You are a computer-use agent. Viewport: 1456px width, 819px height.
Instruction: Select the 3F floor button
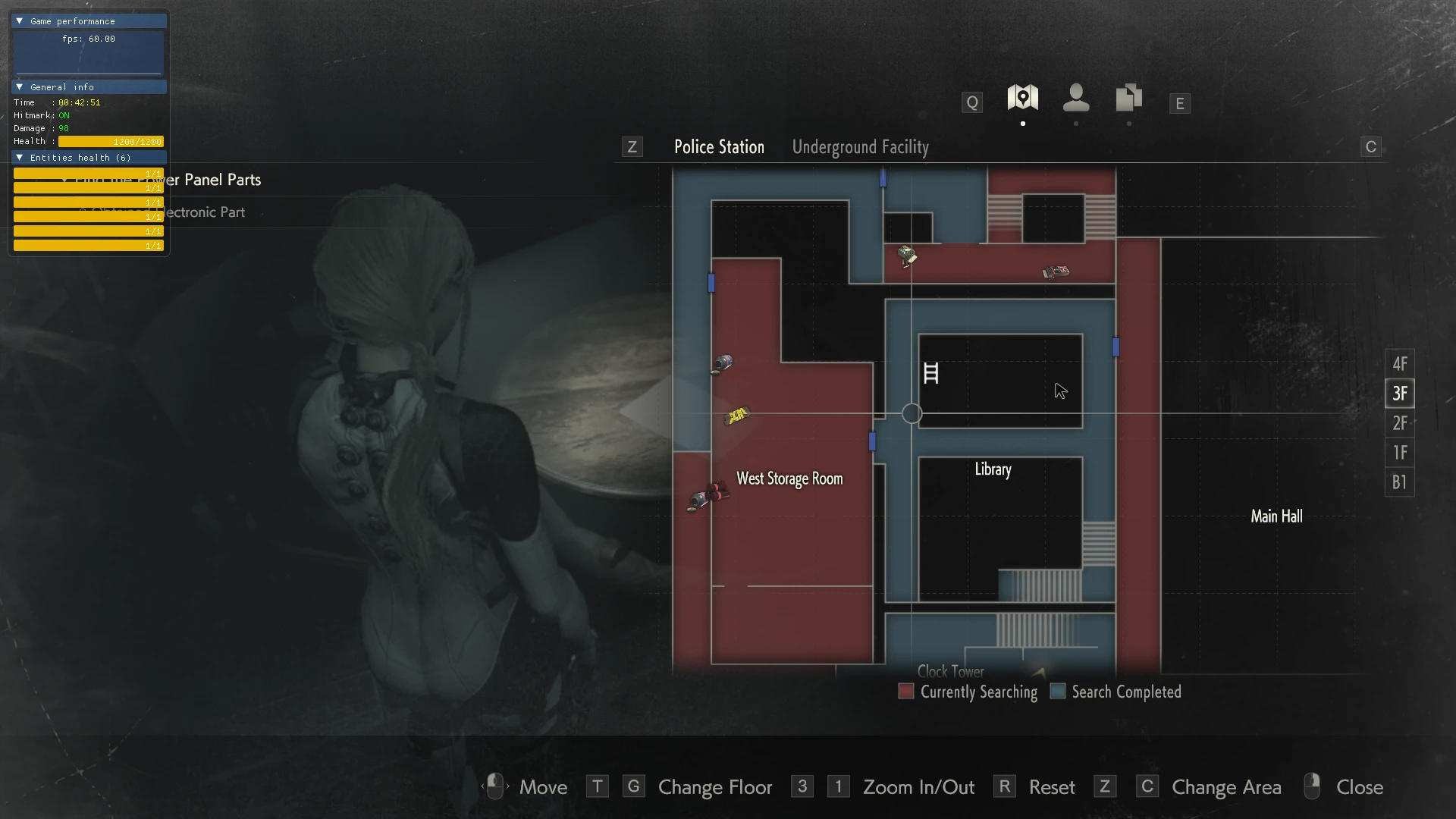click(x=1399, y=394)
